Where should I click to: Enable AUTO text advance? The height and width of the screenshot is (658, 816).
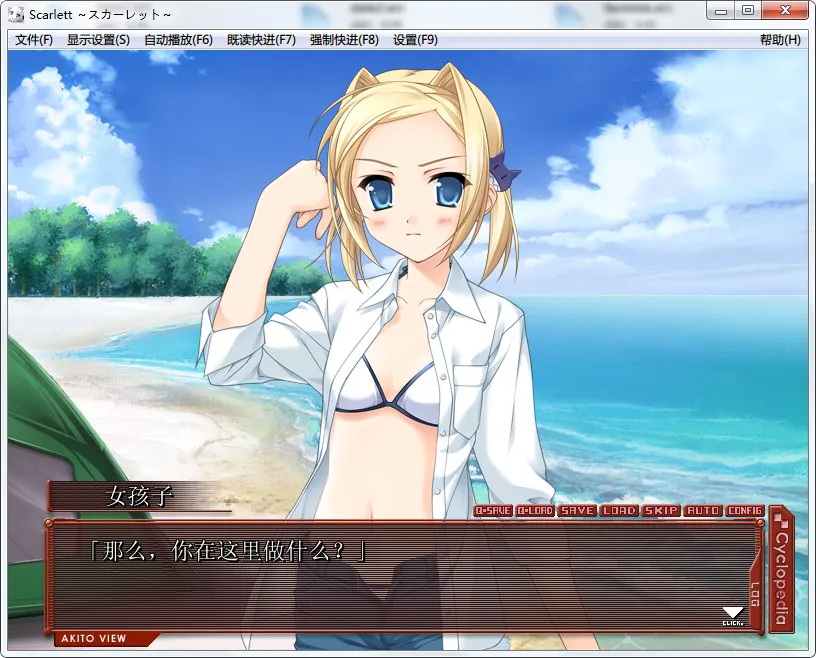click(x=703, y=511)
